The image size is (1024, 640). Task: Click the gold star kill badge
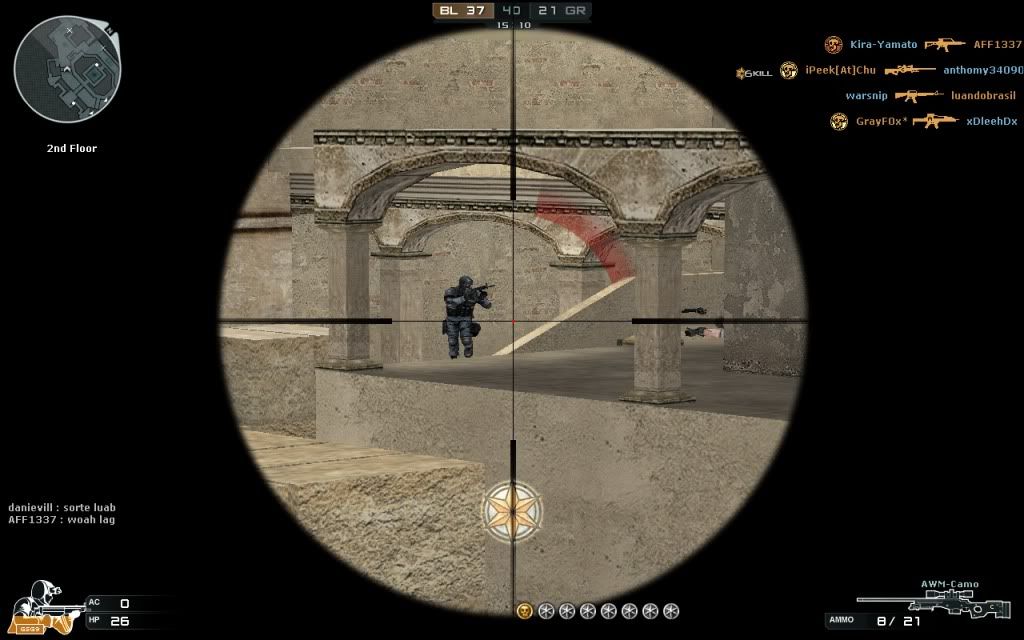click(x=513, y=511)
